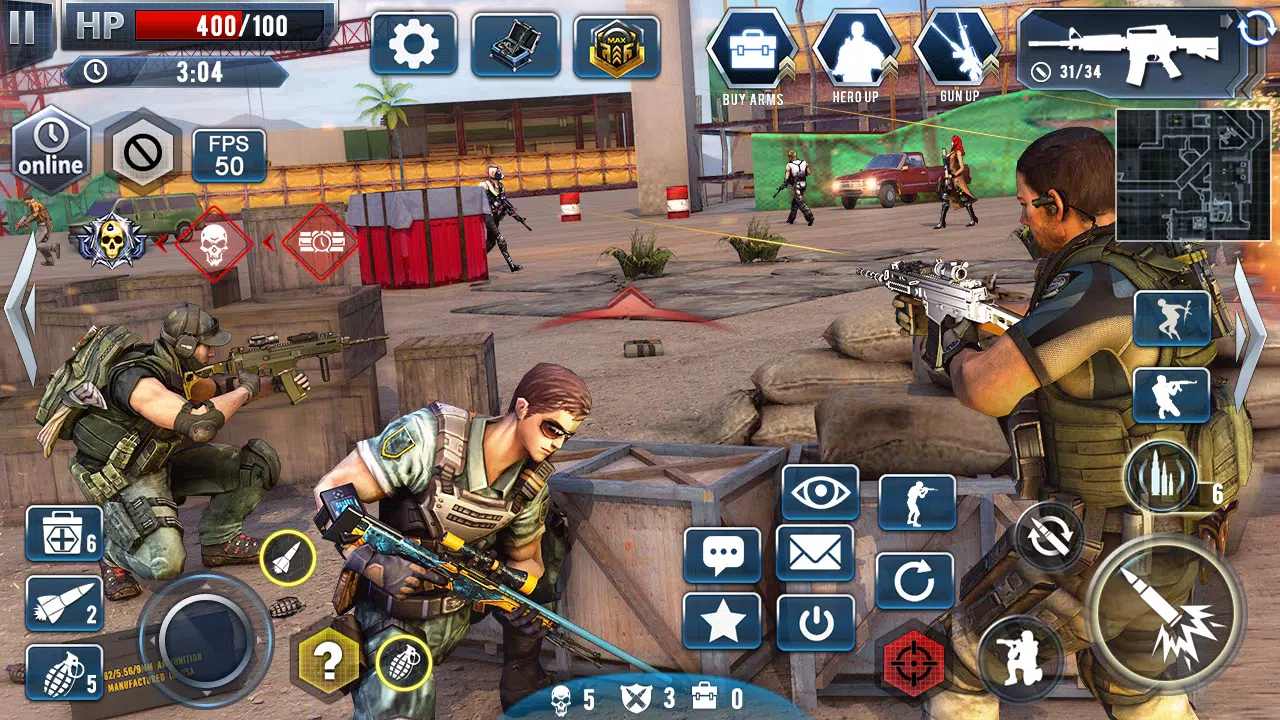
Task: Check the HP bar showing 400/100
Action: tap(200, 26)
